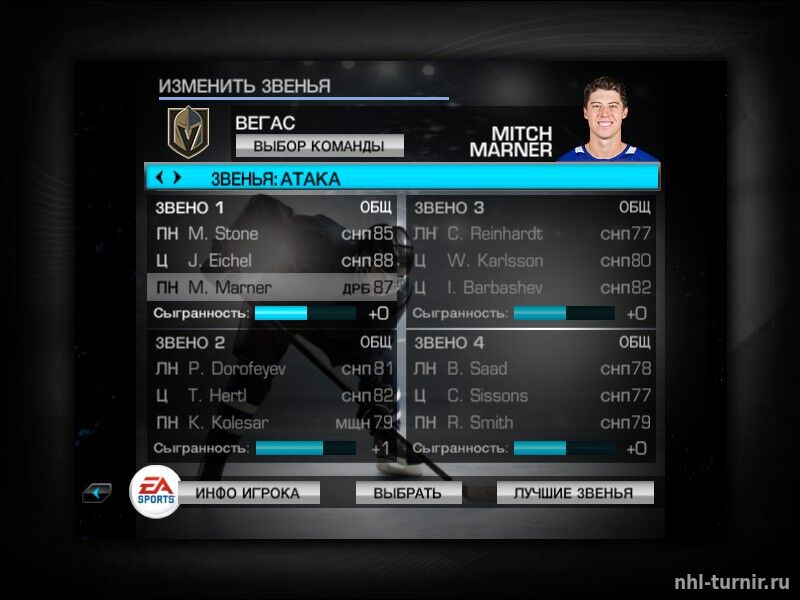Select M. Stone in line 1
The image size is (800, 600).
tap(272, 234)
